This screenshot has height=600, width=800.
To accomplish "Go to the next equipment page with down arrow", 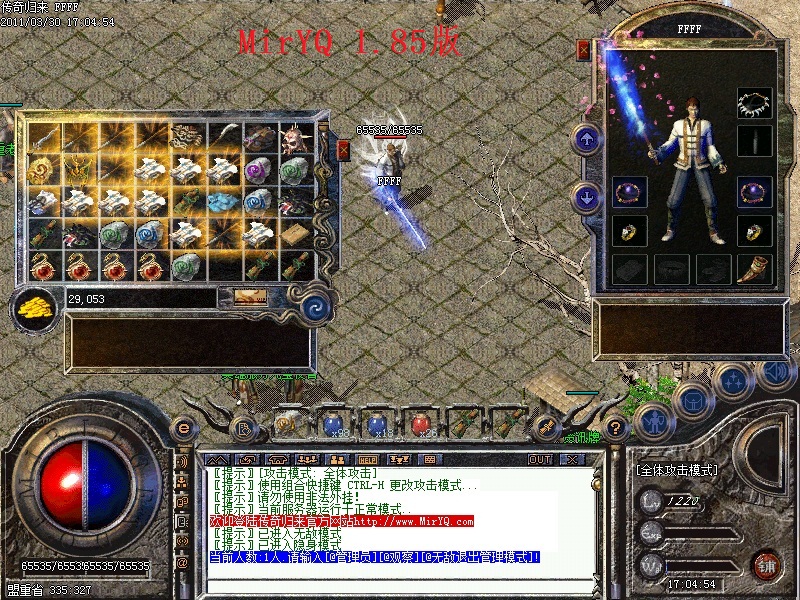I will click(586, 197).
